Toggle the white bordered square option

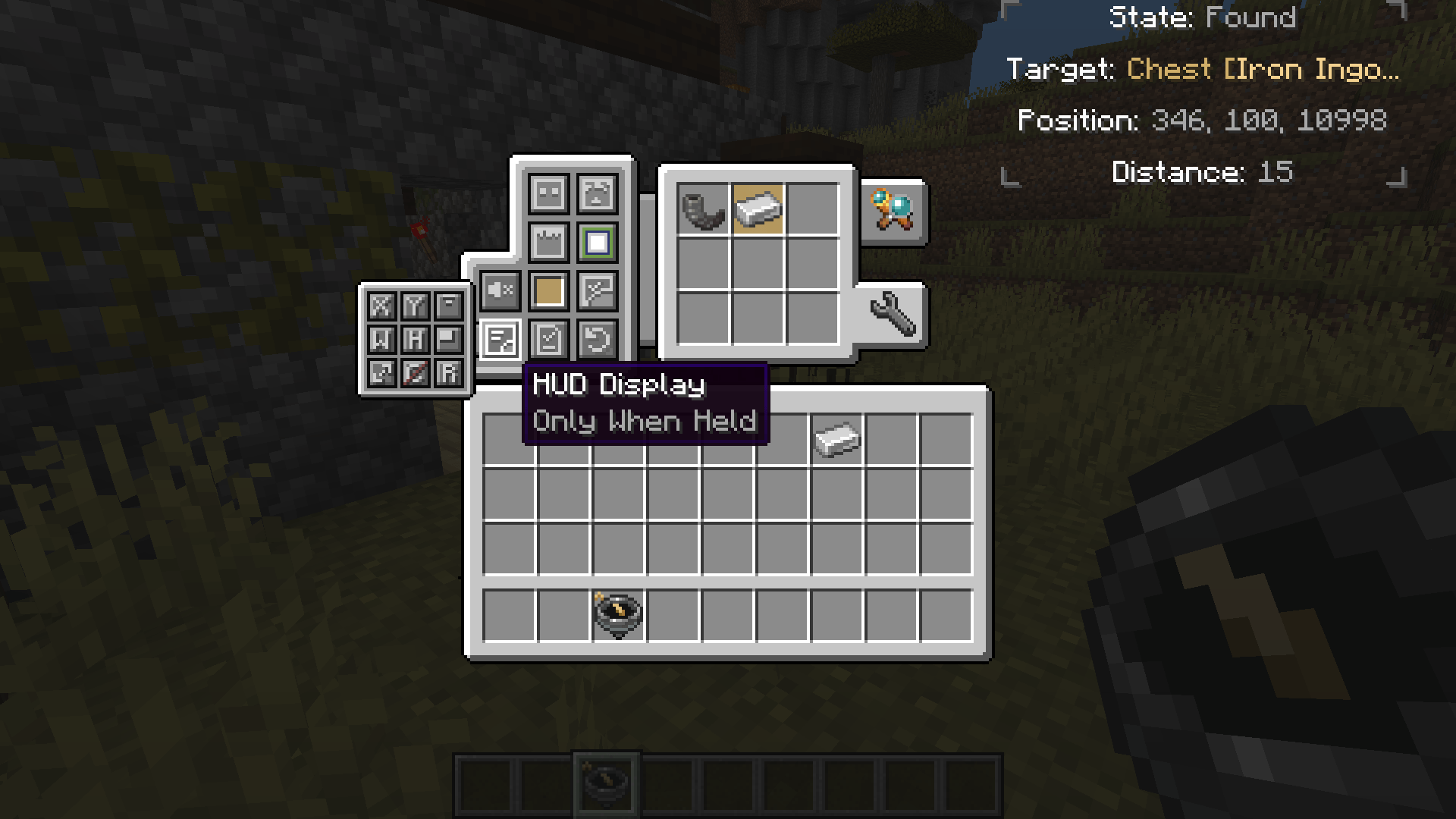(597, 242)
